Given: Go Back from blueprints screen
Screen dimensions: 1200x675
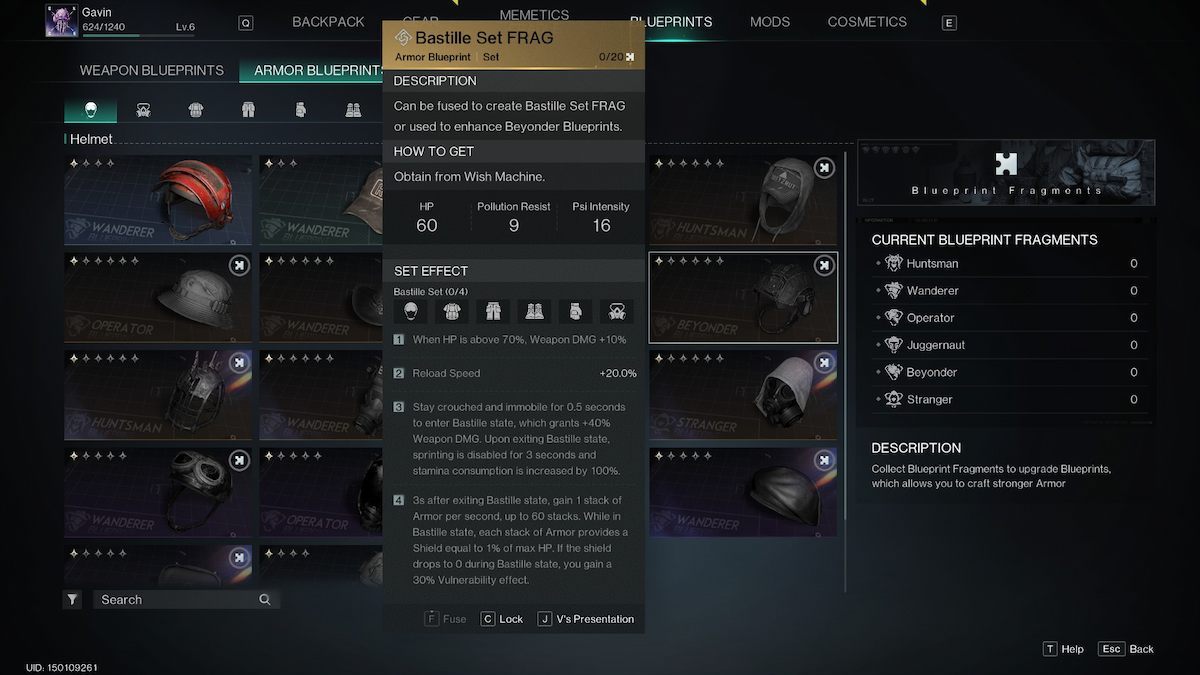Looking at the screenshot, I should [x=1127, y=649].
